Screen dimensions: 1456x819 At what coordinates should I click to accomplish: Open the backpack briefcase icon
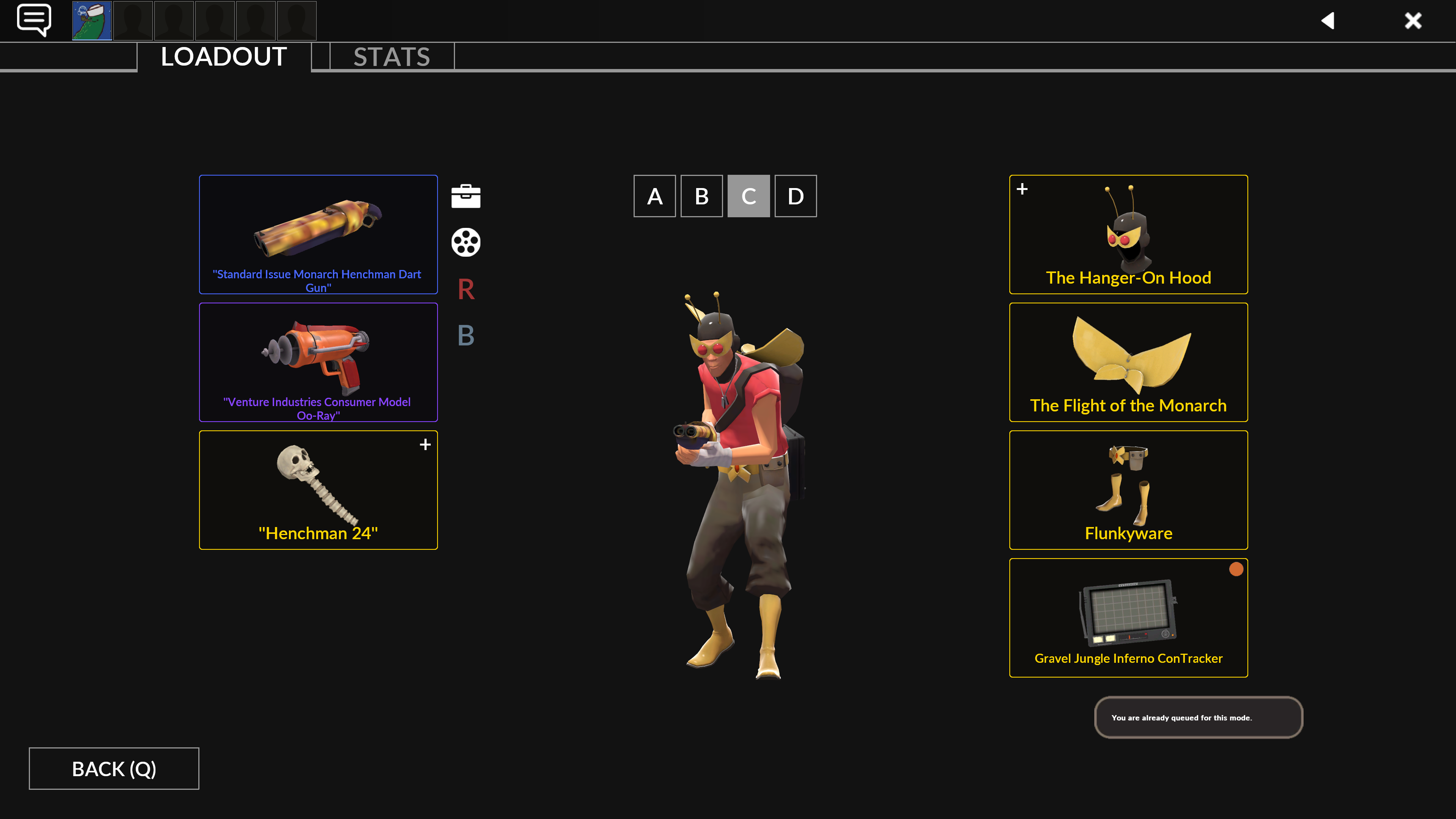coord(466,196)
